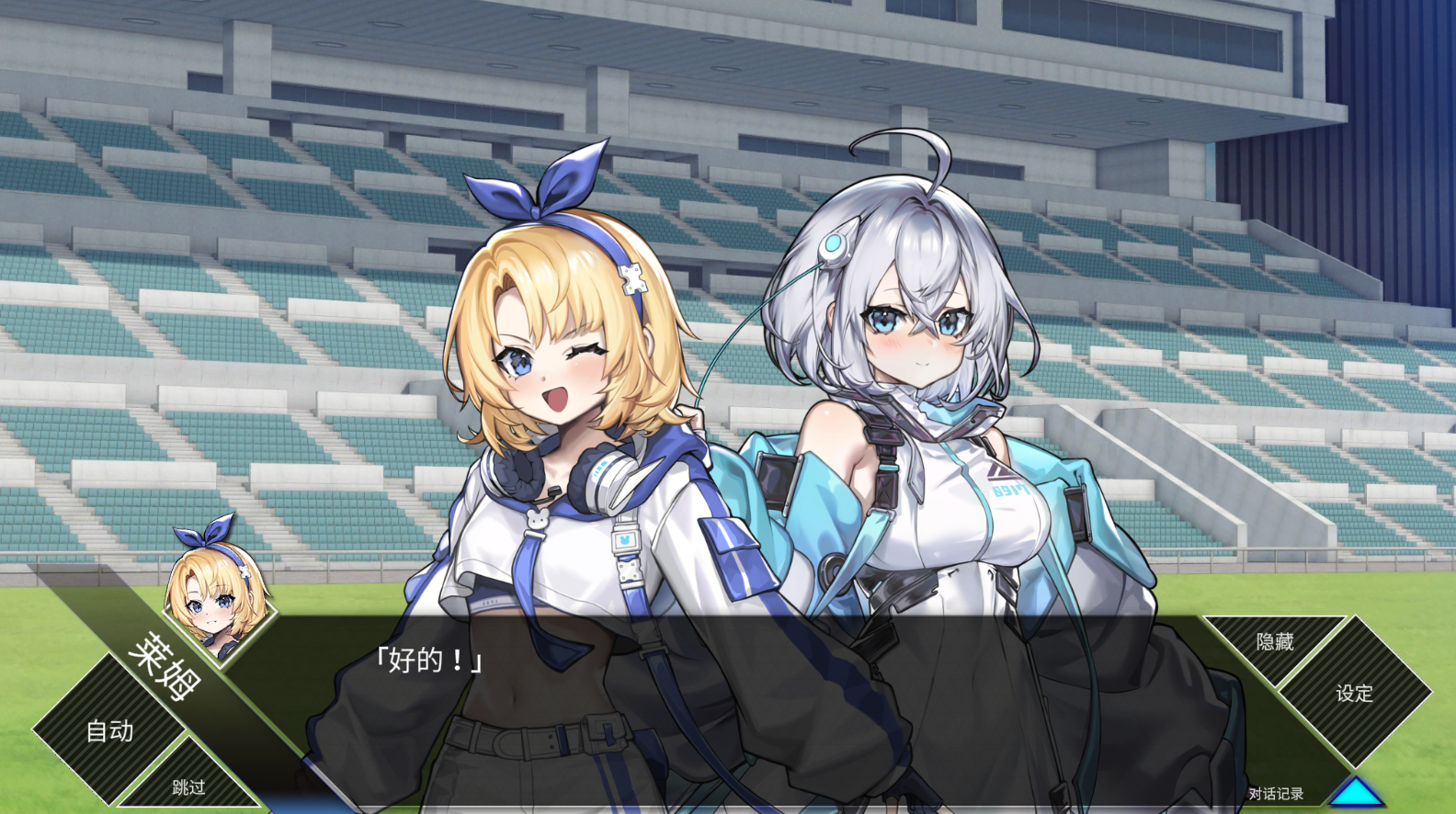Viewport: 1456px width, 814px height.
Task: Skip dialogue using the 跳过 button
Action: tap(188, 786)
